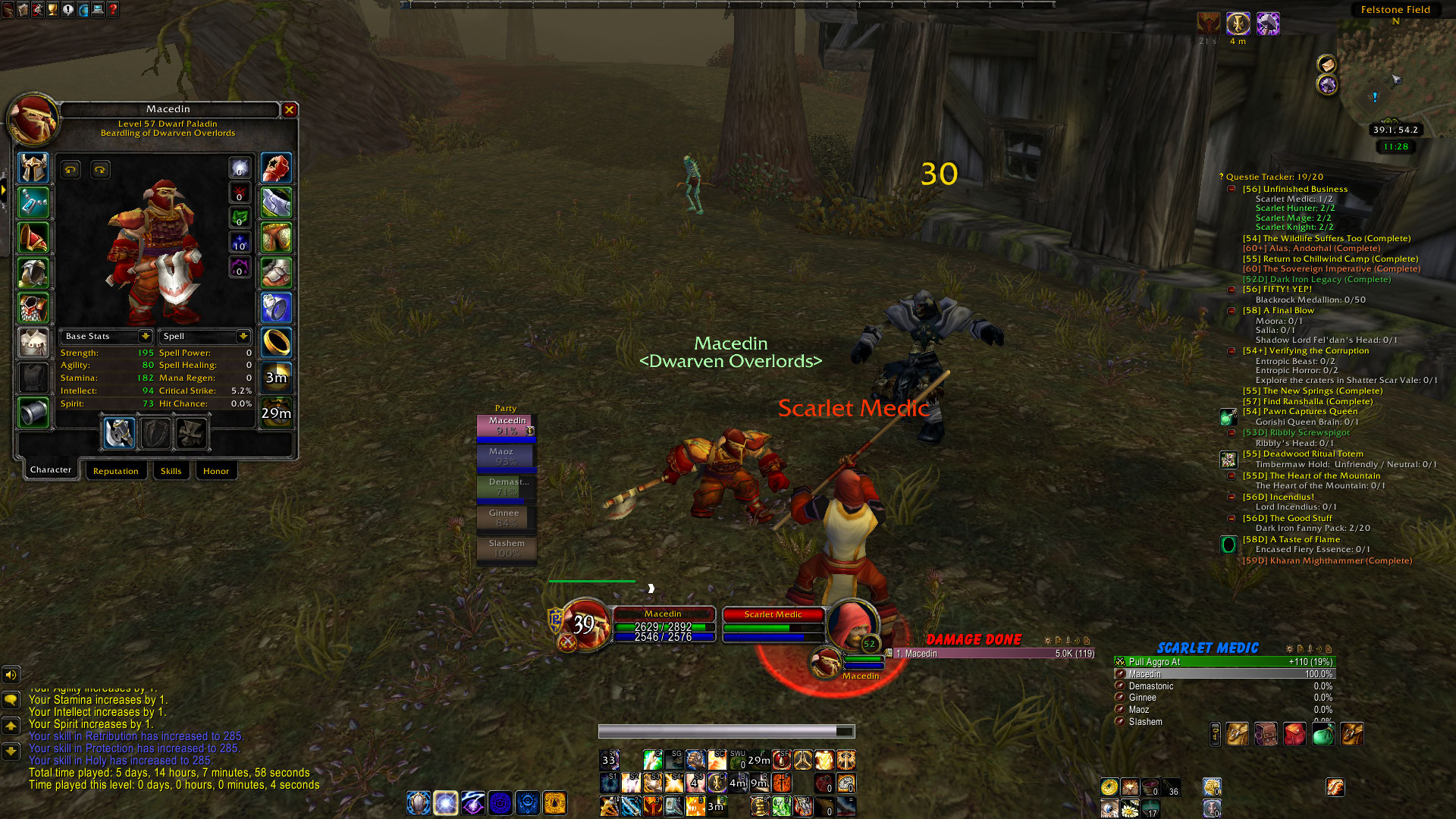Use the green quest item beside Pawn Captures Queen
This screenshot has height=819, width=1456.
click(1228, 417)
